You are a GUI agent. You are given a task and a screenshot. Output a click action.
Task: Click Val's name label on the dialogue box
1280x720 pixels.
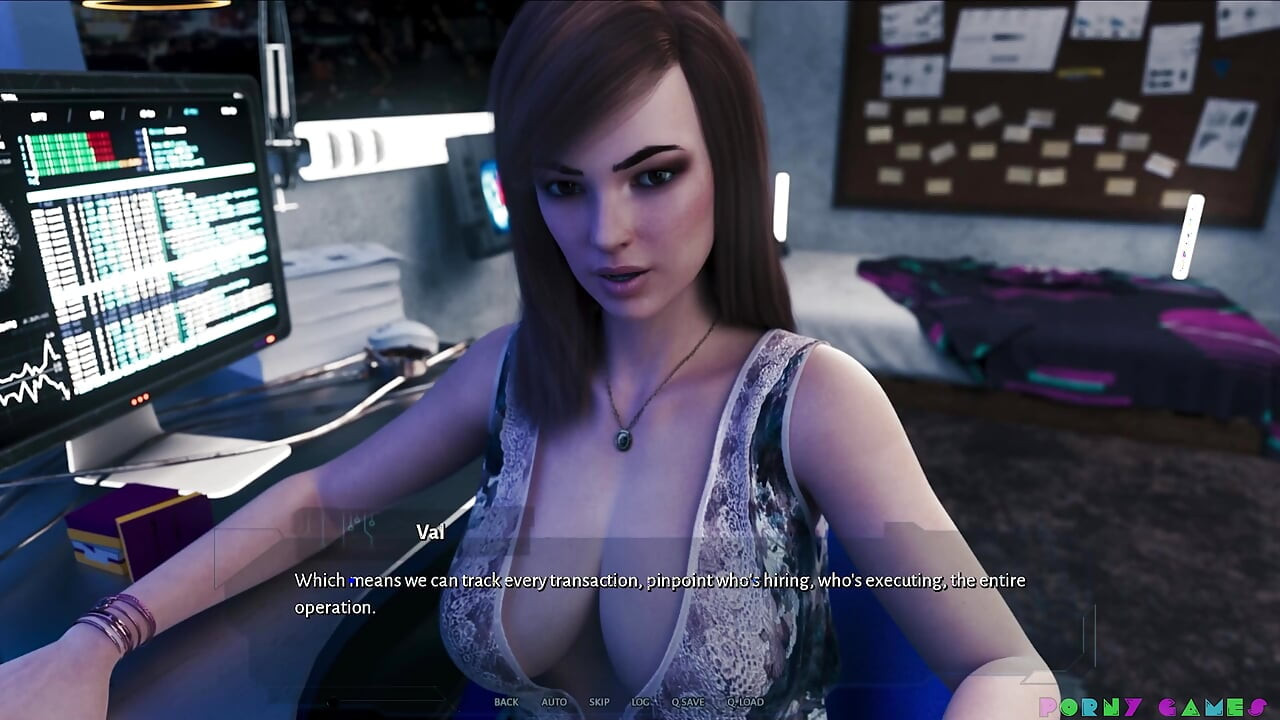430,531
